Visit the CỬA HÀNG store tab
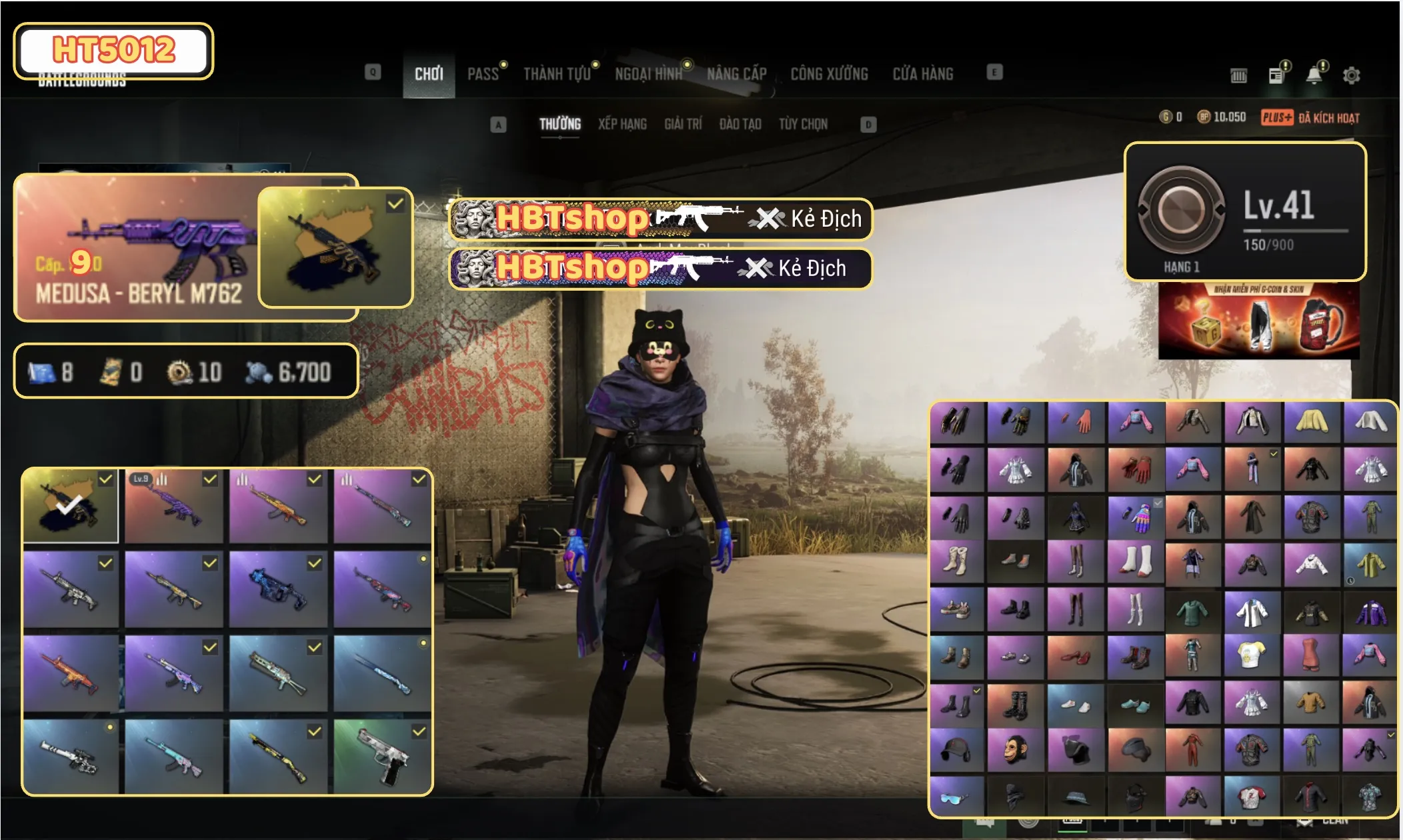Screen dimensions: 1403x840 click(x=923, y=74)
